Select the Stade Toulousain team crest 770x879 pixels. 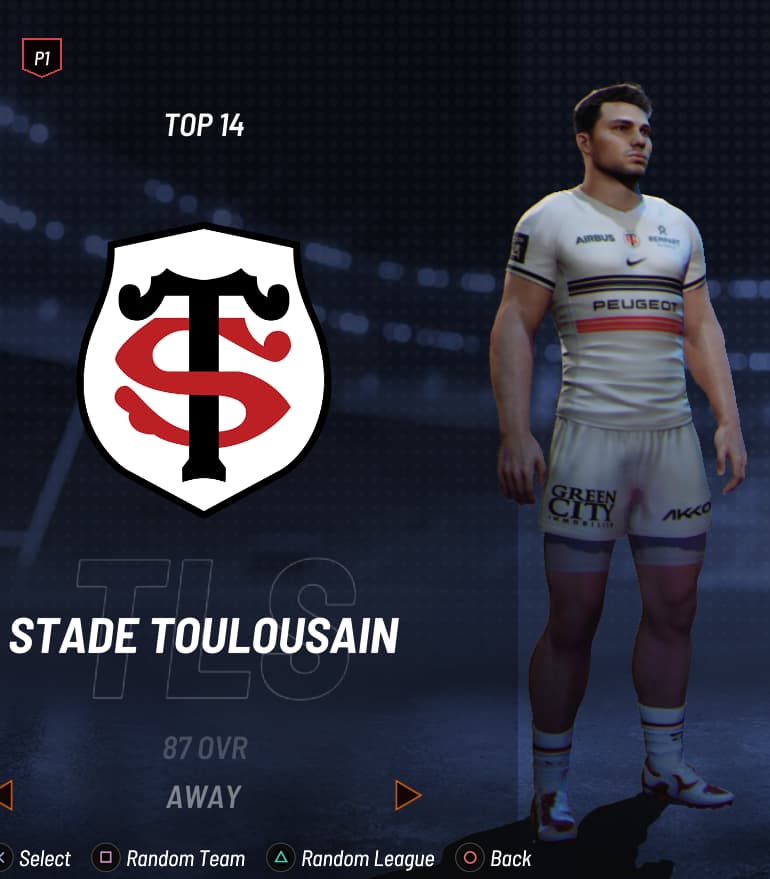(204, 367)
